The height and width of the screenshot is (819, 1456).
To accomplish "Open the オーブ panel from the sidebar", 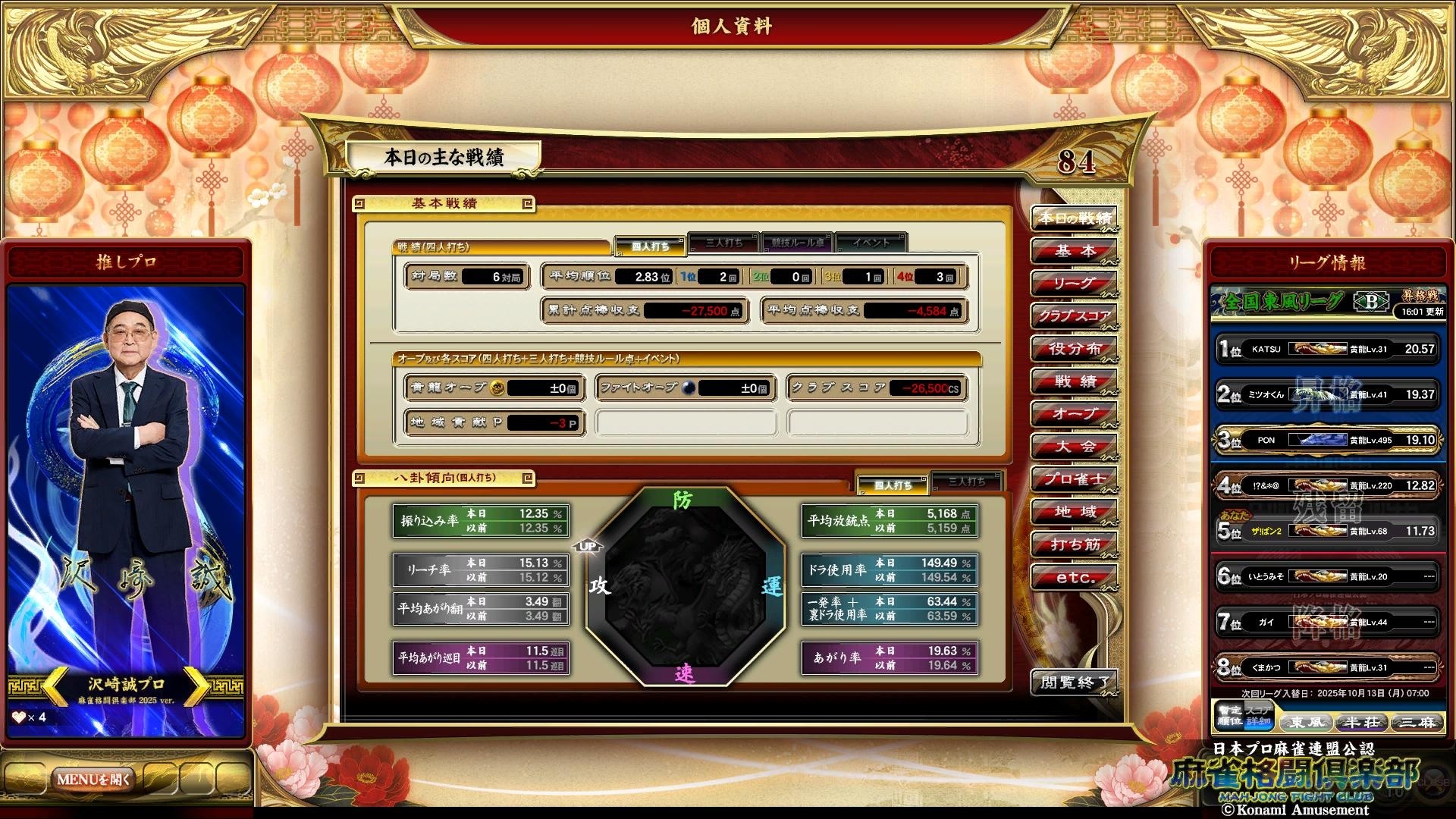I will tap(1074, 414).
